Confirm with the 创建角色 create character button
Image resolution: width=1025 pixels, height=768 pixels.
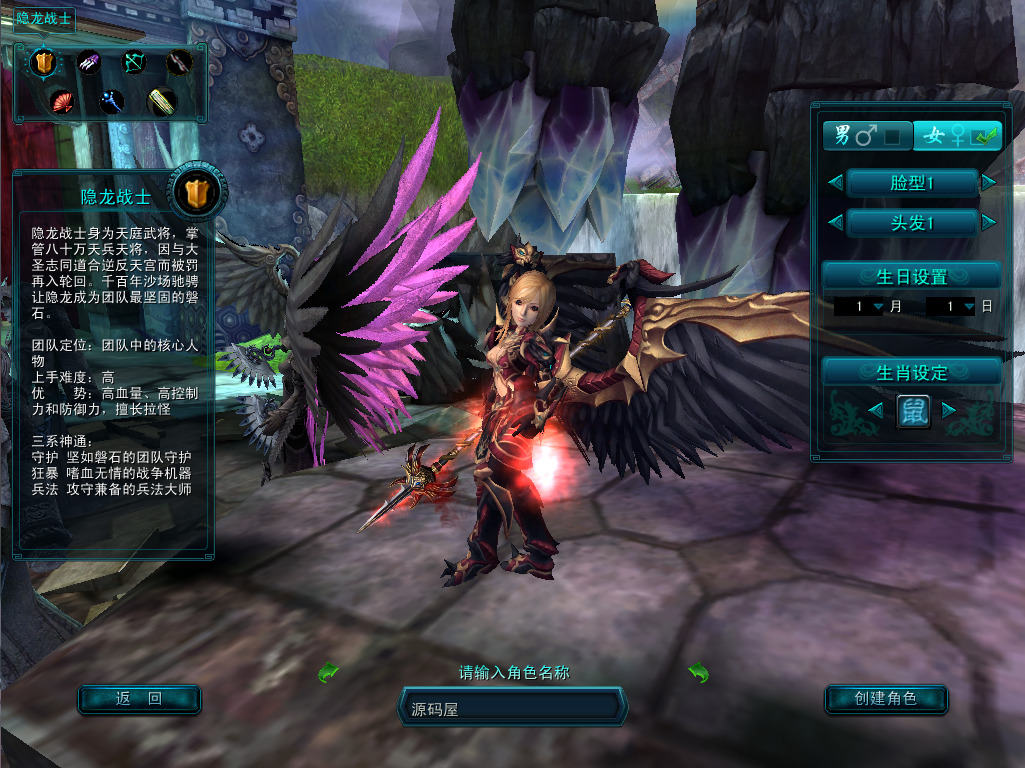(886, 699)
